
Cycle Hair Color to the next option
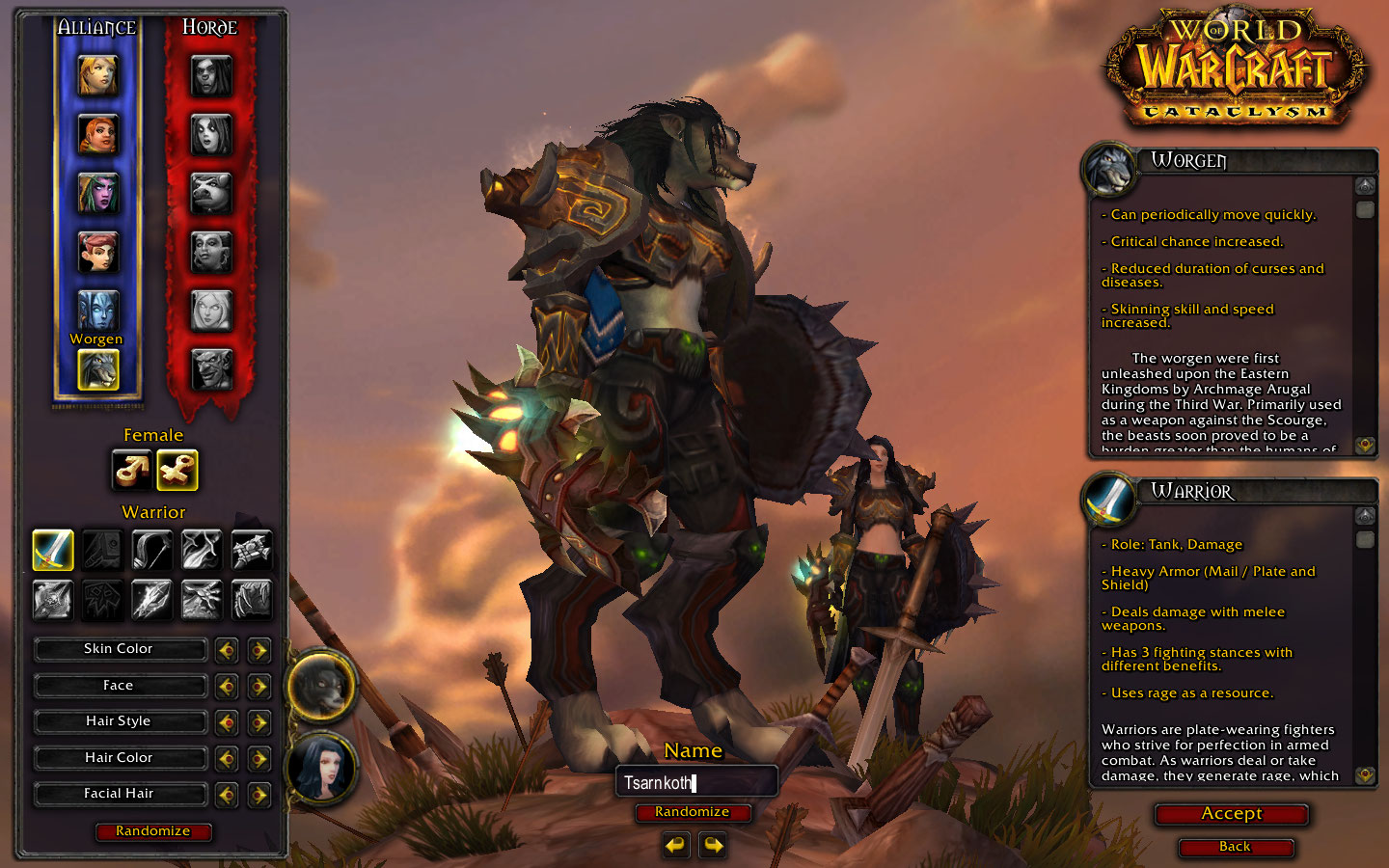point(259,759)
